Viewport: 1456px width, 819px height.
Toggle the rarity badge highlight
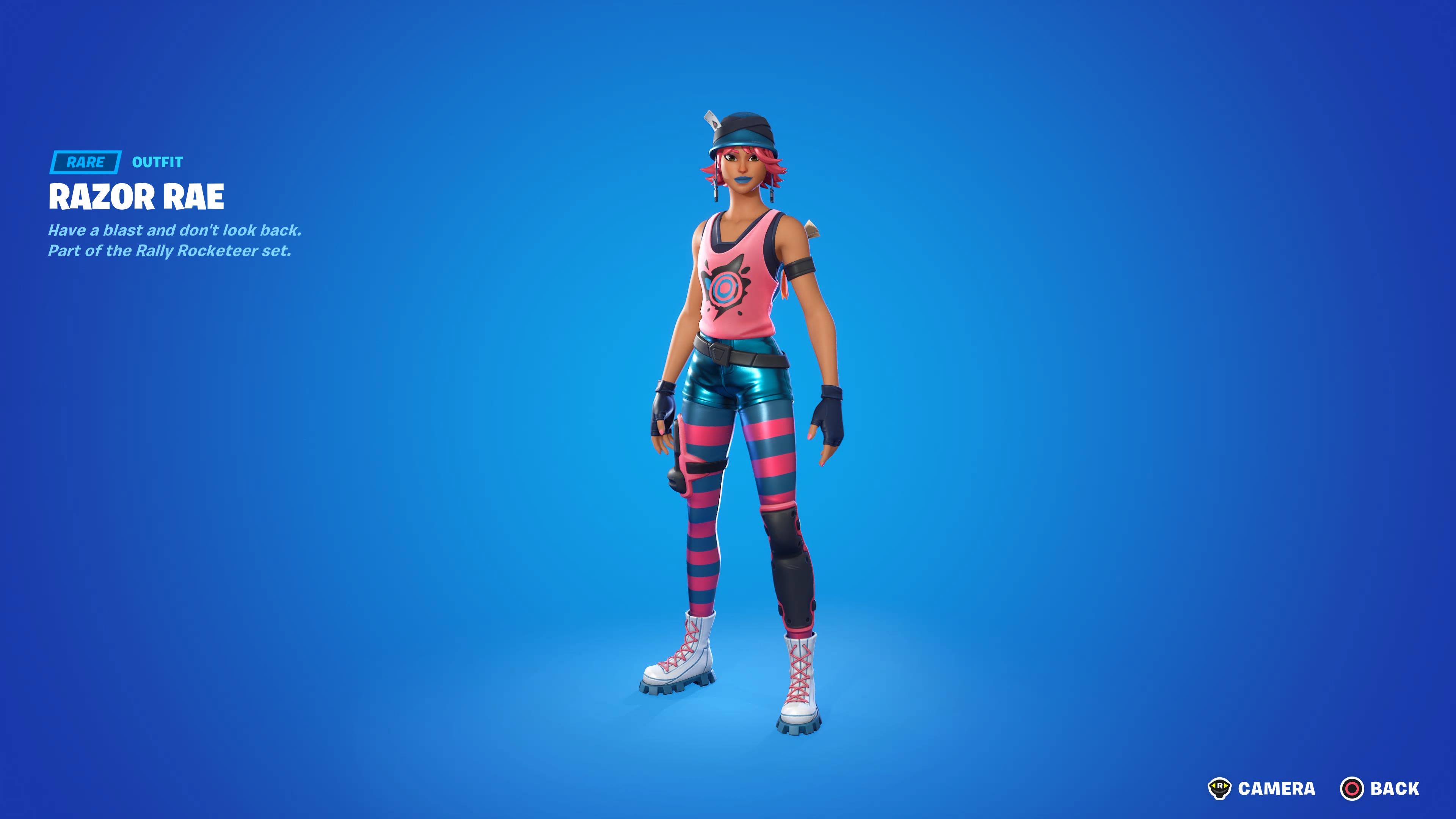(x=85, y=163)
